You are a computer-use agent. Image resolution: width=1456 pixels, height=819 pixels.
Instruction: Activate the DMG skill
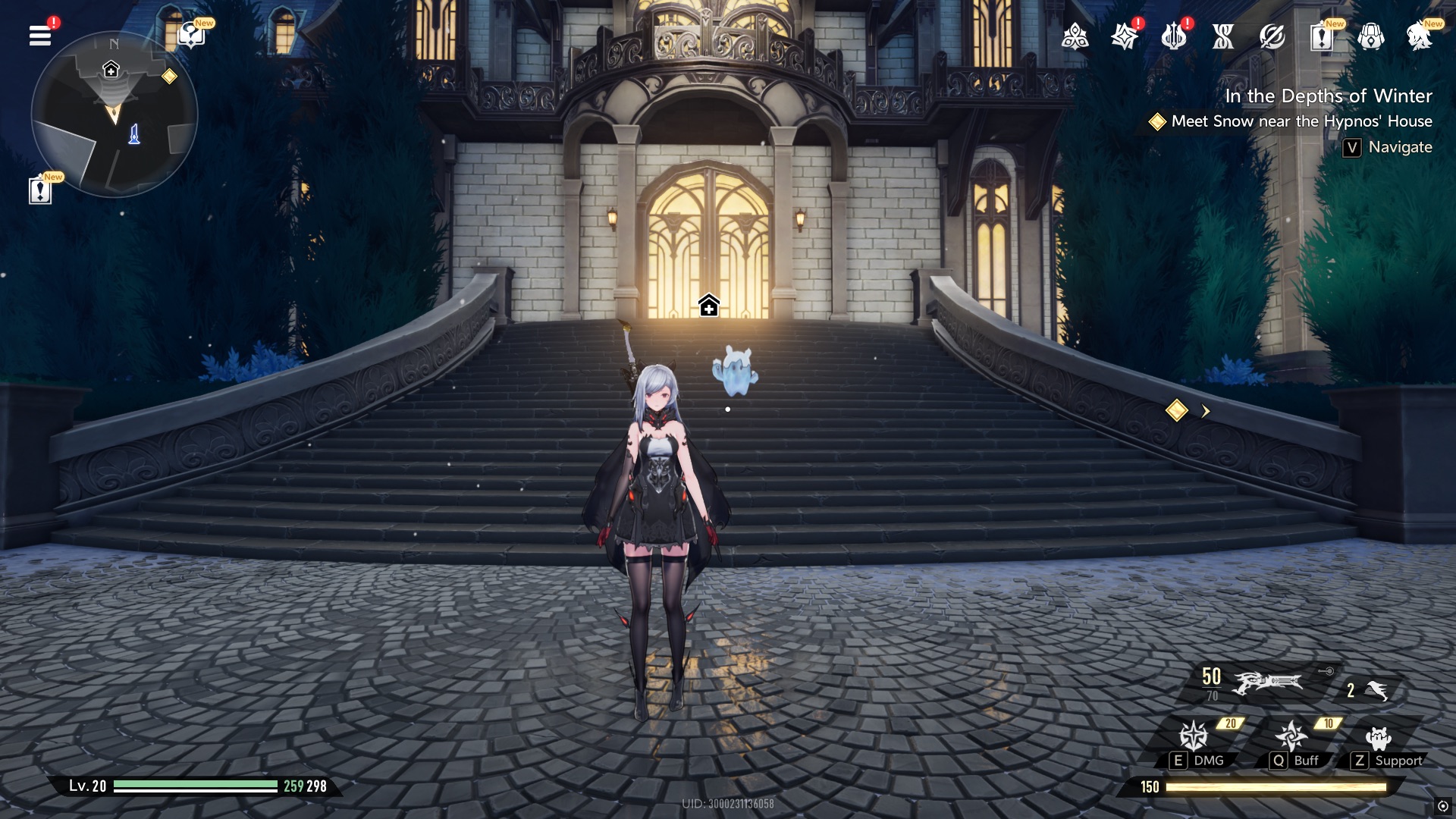pos(1194,736)
